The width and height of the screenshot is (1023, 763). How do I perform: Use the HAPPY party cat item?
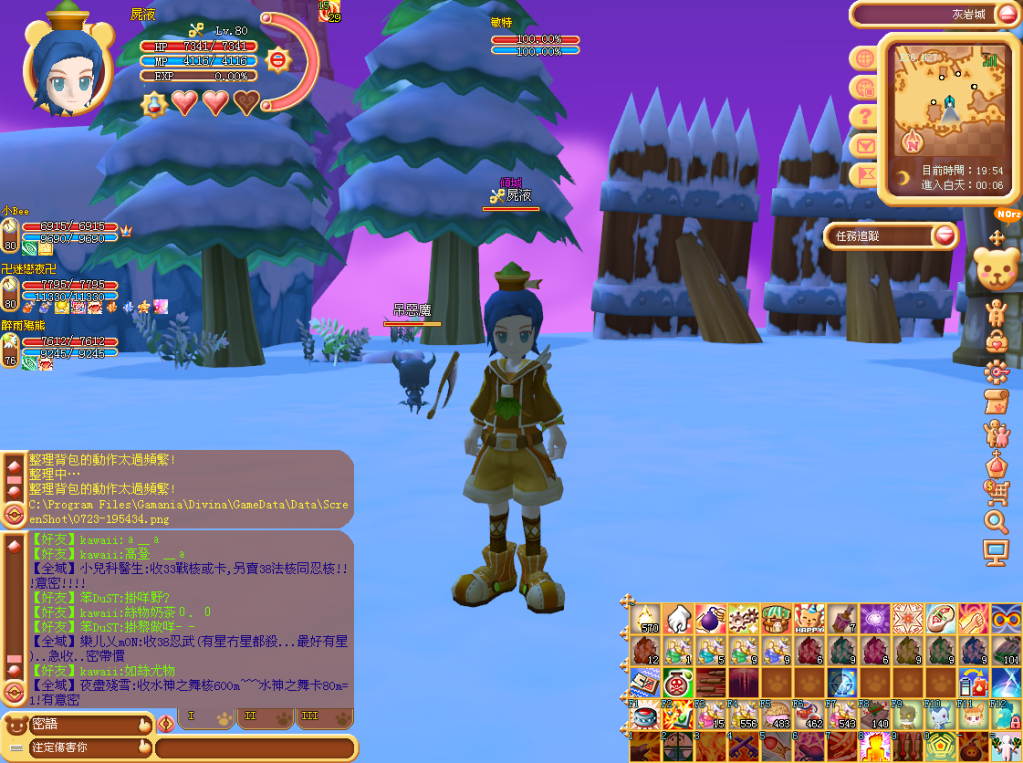point(808,618)
